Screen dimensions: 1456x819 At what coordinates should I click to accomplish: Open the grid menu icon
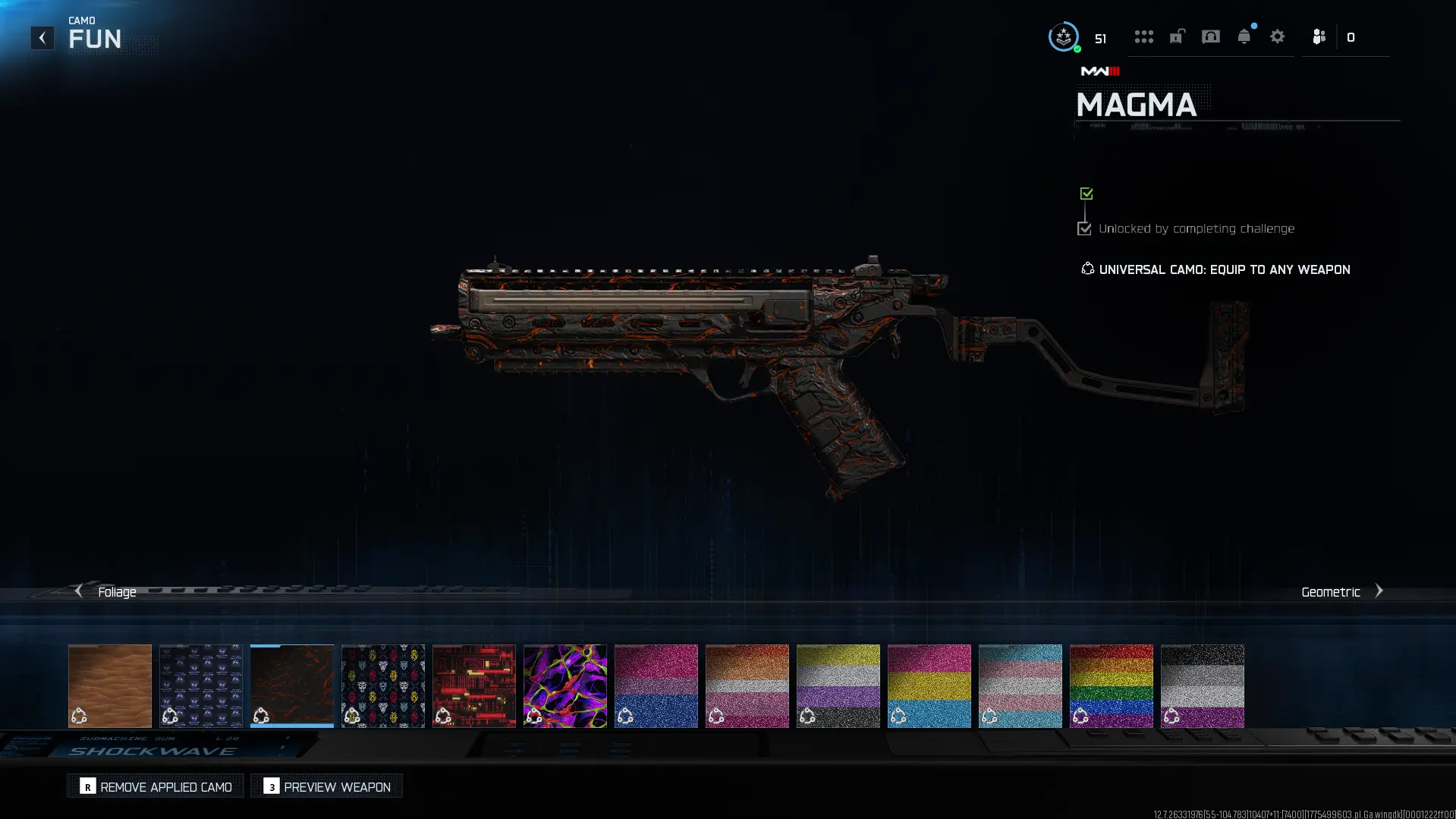(x=1144, y=36)
